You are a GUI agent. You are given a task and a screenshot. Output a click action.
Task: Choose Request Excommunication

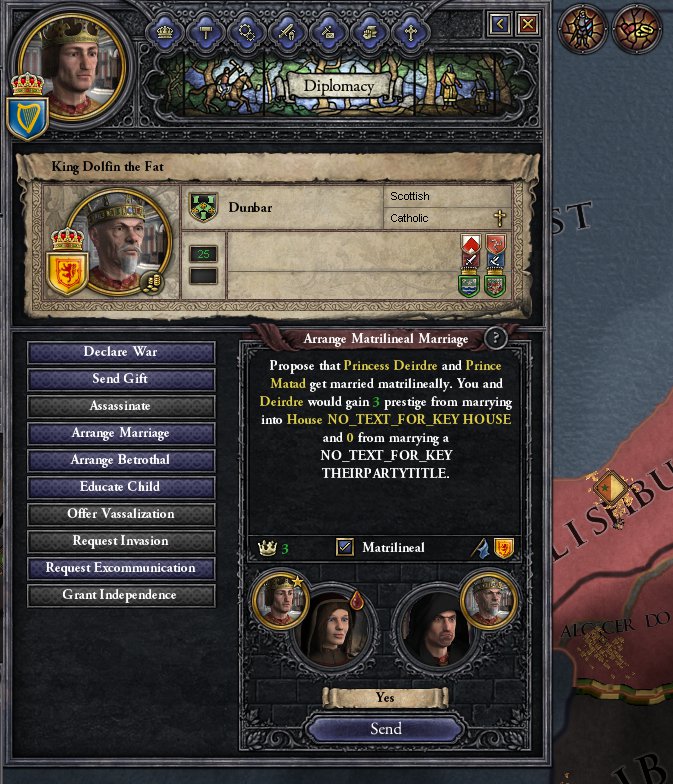[x=121, y=568]
